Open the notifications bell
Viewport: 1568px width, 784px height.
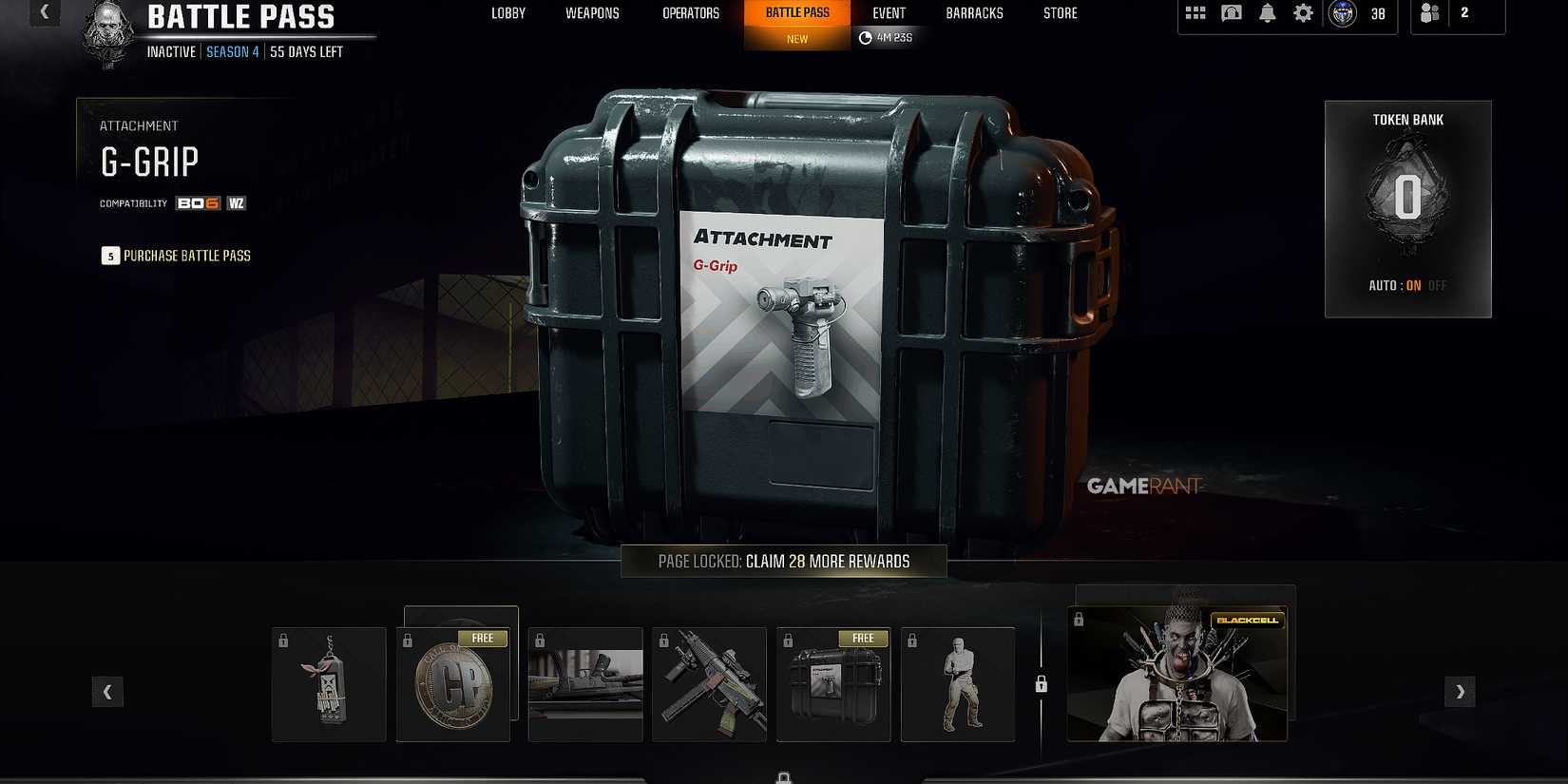pos(1267,13)
